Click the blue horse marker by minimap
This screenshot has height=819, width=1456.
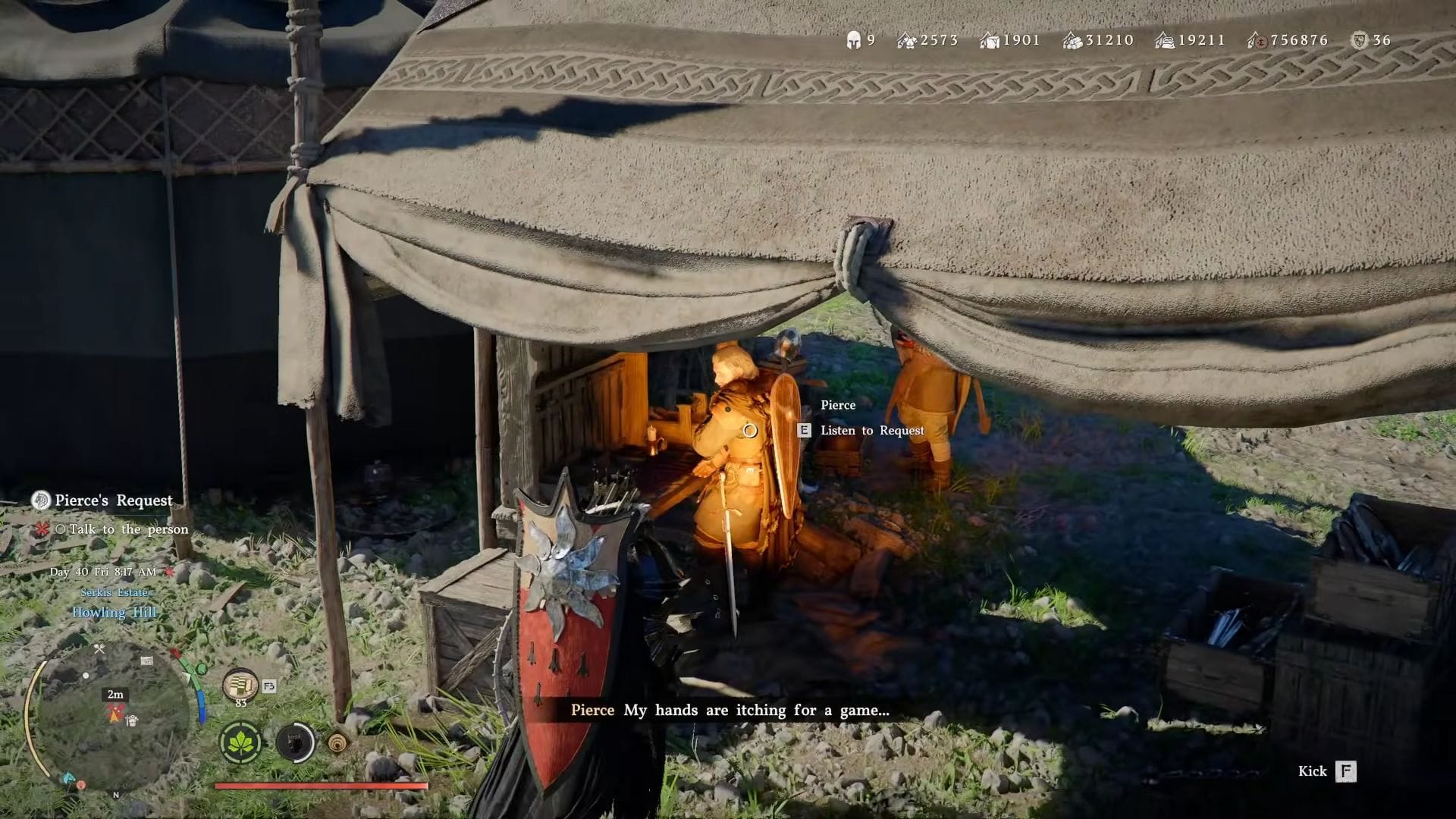click(x=69, y=778)
